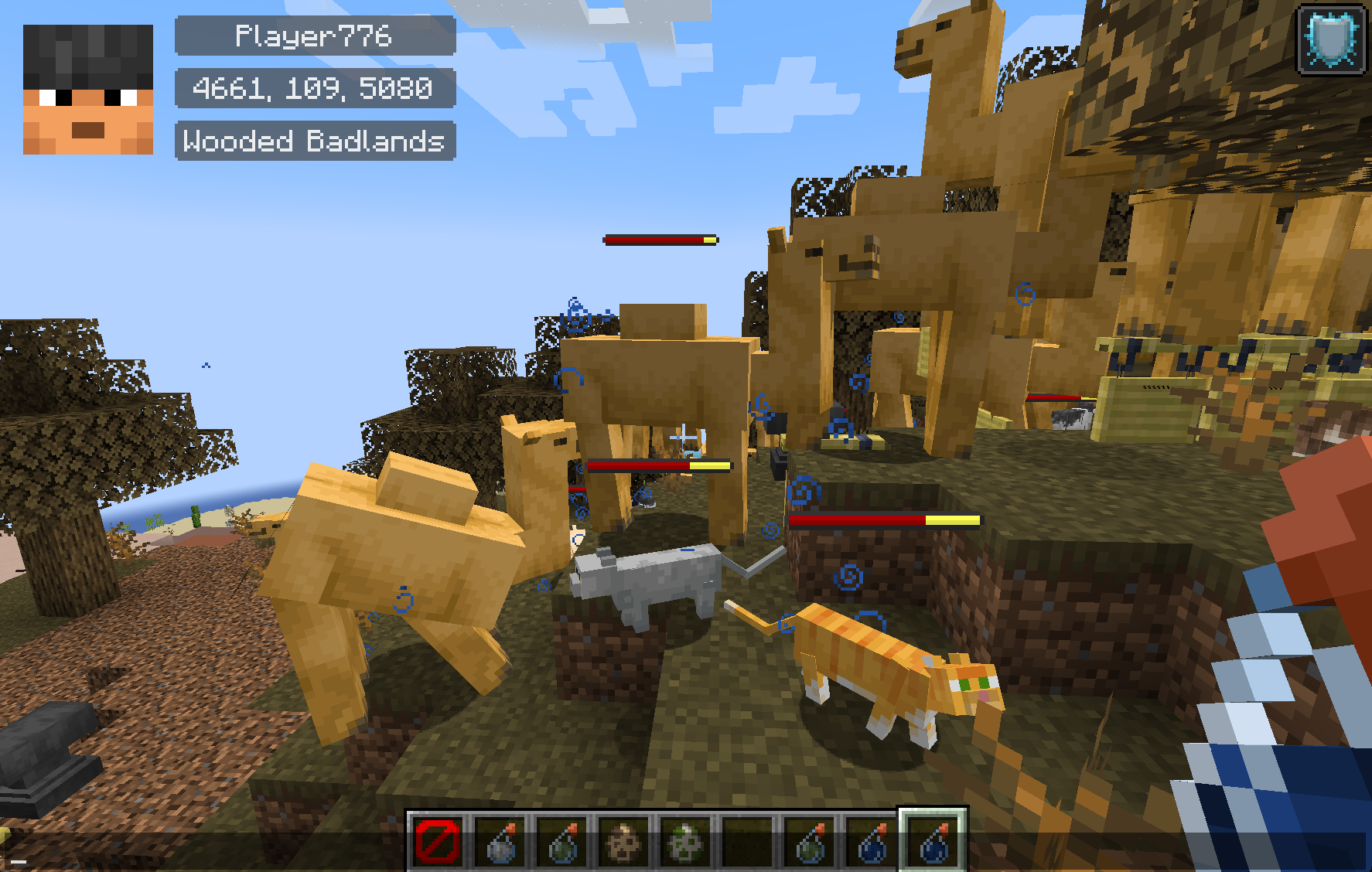
Task: Select the gray splash potion slot
Action: coord(500,841)
